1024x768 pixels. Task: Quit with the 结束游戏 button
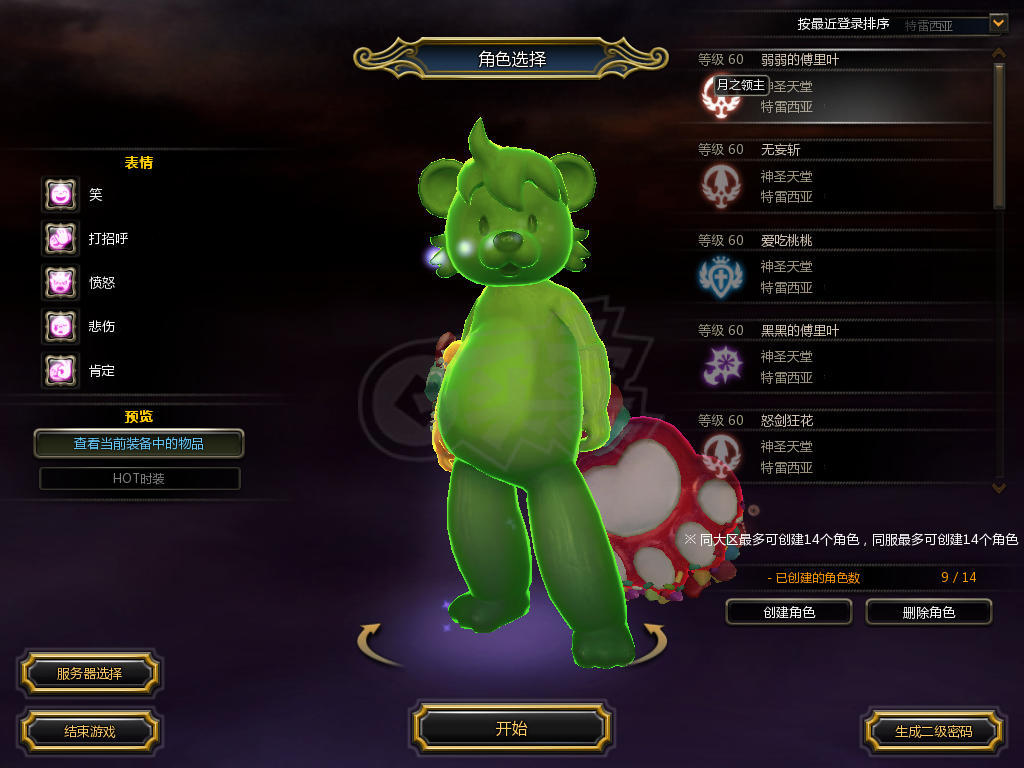coord(89,731)
